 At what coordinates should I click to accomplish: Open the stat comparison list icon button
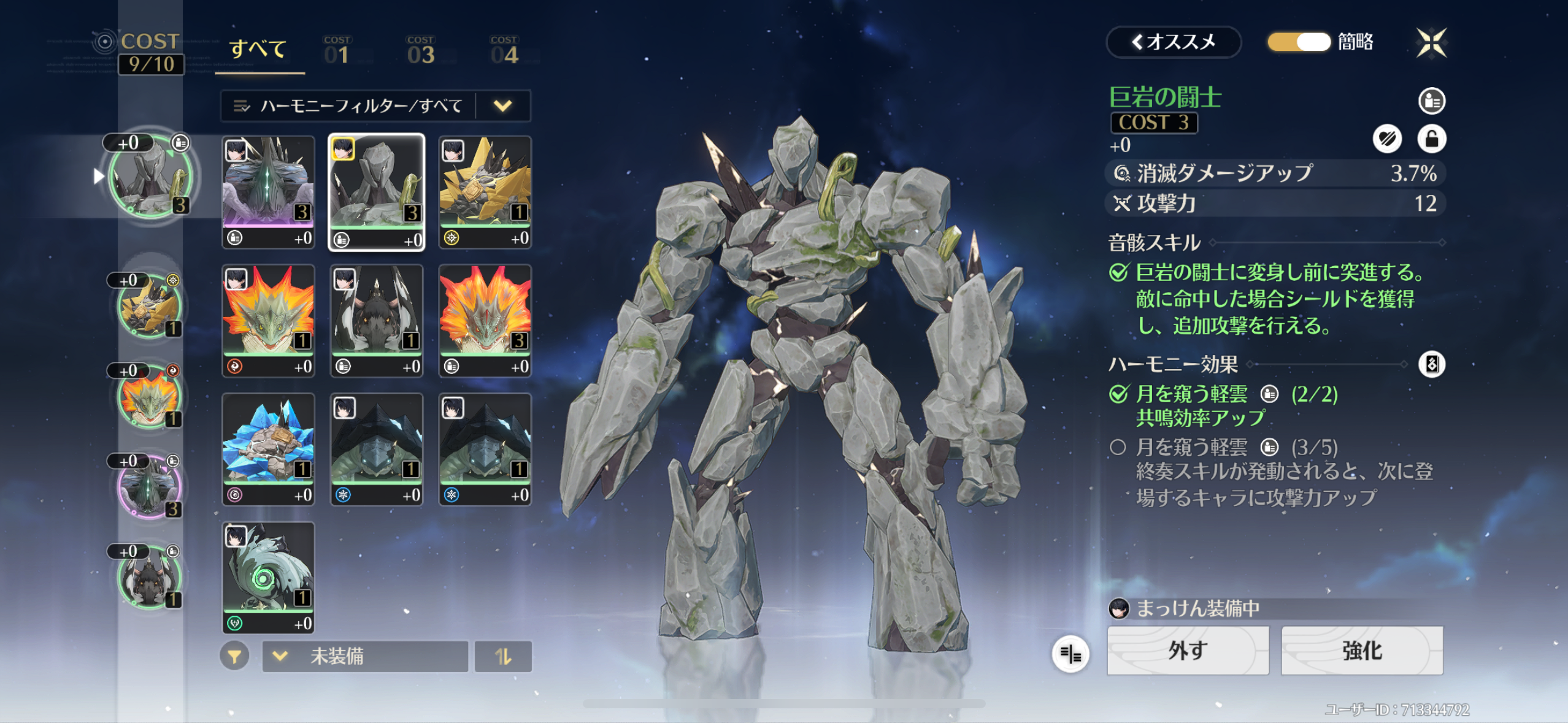[1070, 654]
